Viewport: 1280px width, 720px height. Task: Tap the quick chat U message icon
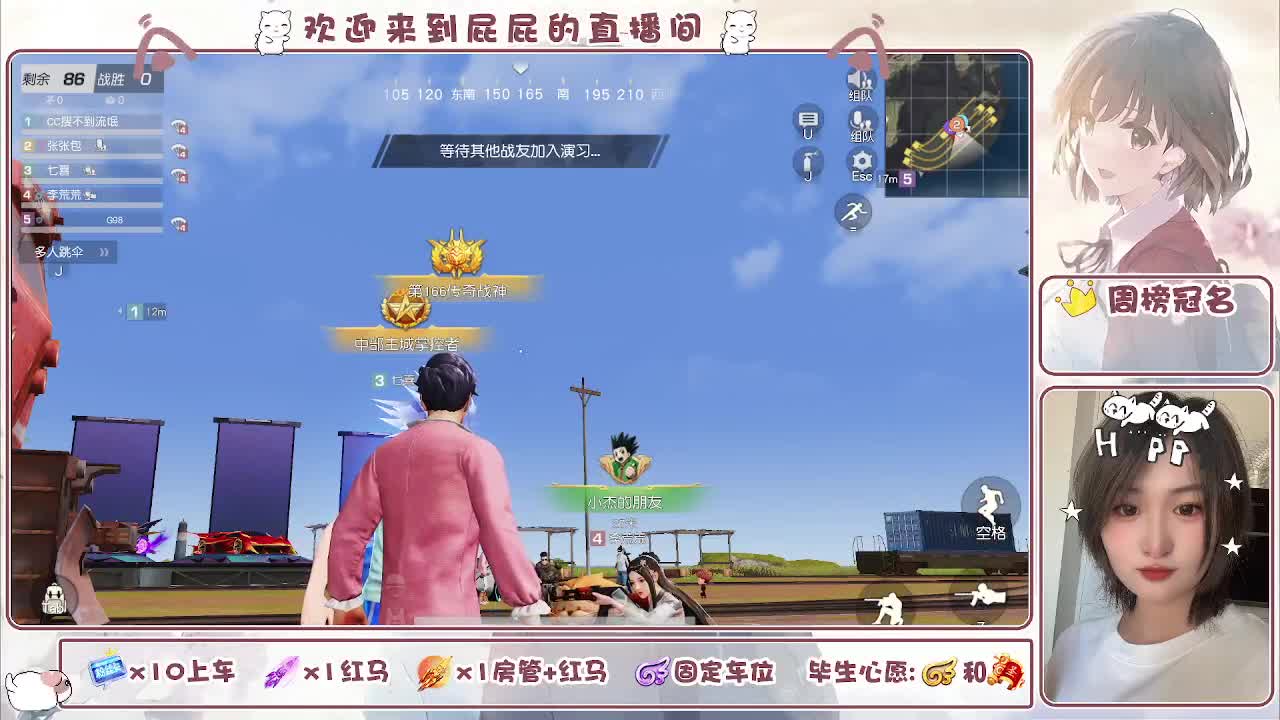click(x=808, y=122)
